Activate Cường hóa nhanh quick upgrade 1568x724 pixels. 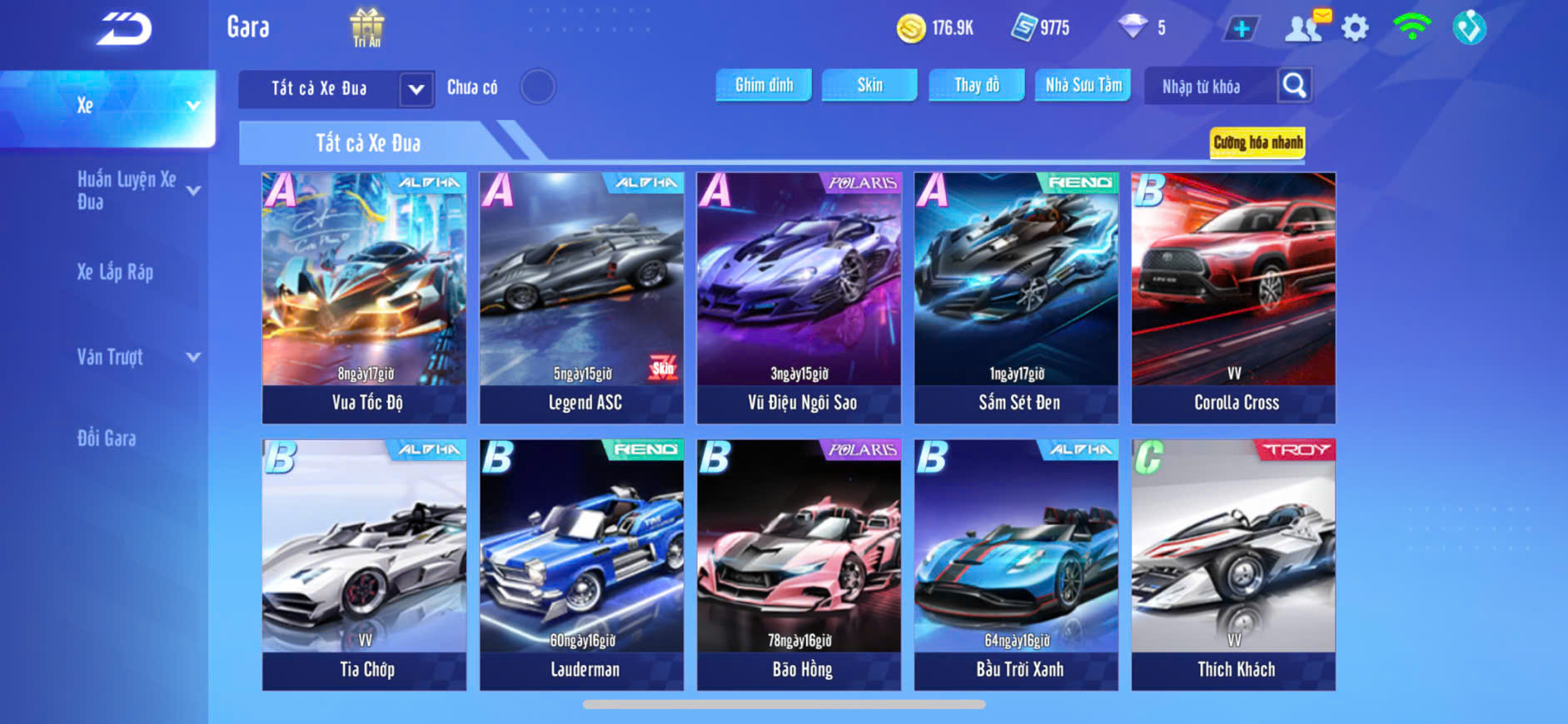[1257, 142]
